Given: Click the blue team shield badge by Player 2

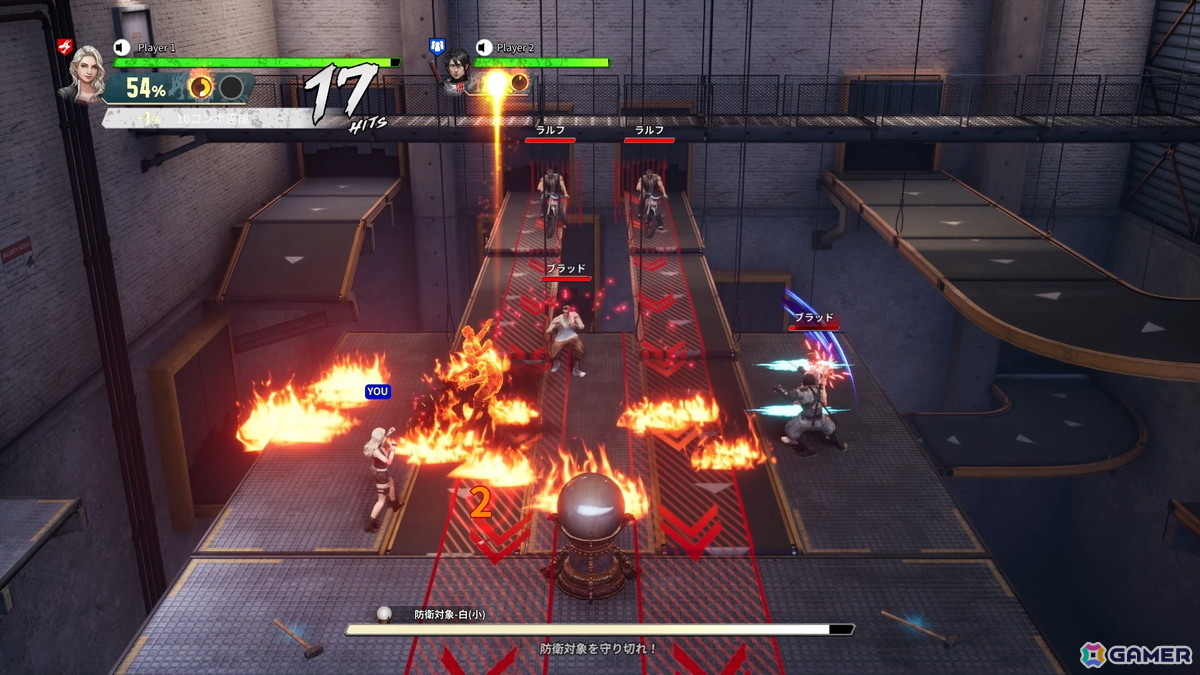Looking at the screenshot, I should click(x=436, y=46).
